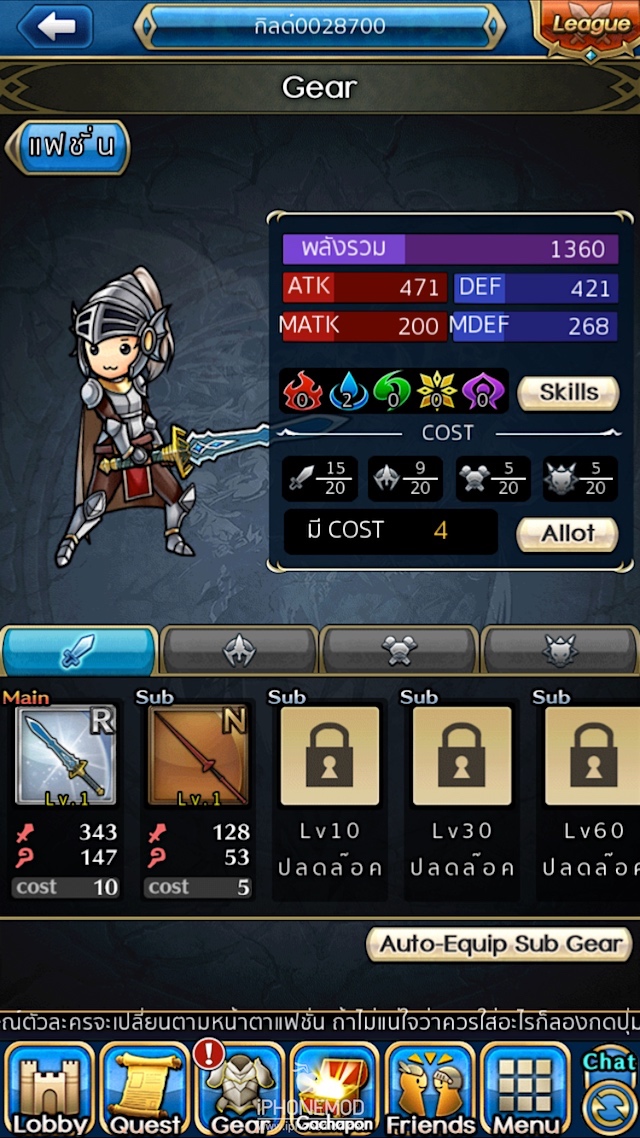Open the grid Menu
The image size is (640, 1138).
(x=526, y=1092)
